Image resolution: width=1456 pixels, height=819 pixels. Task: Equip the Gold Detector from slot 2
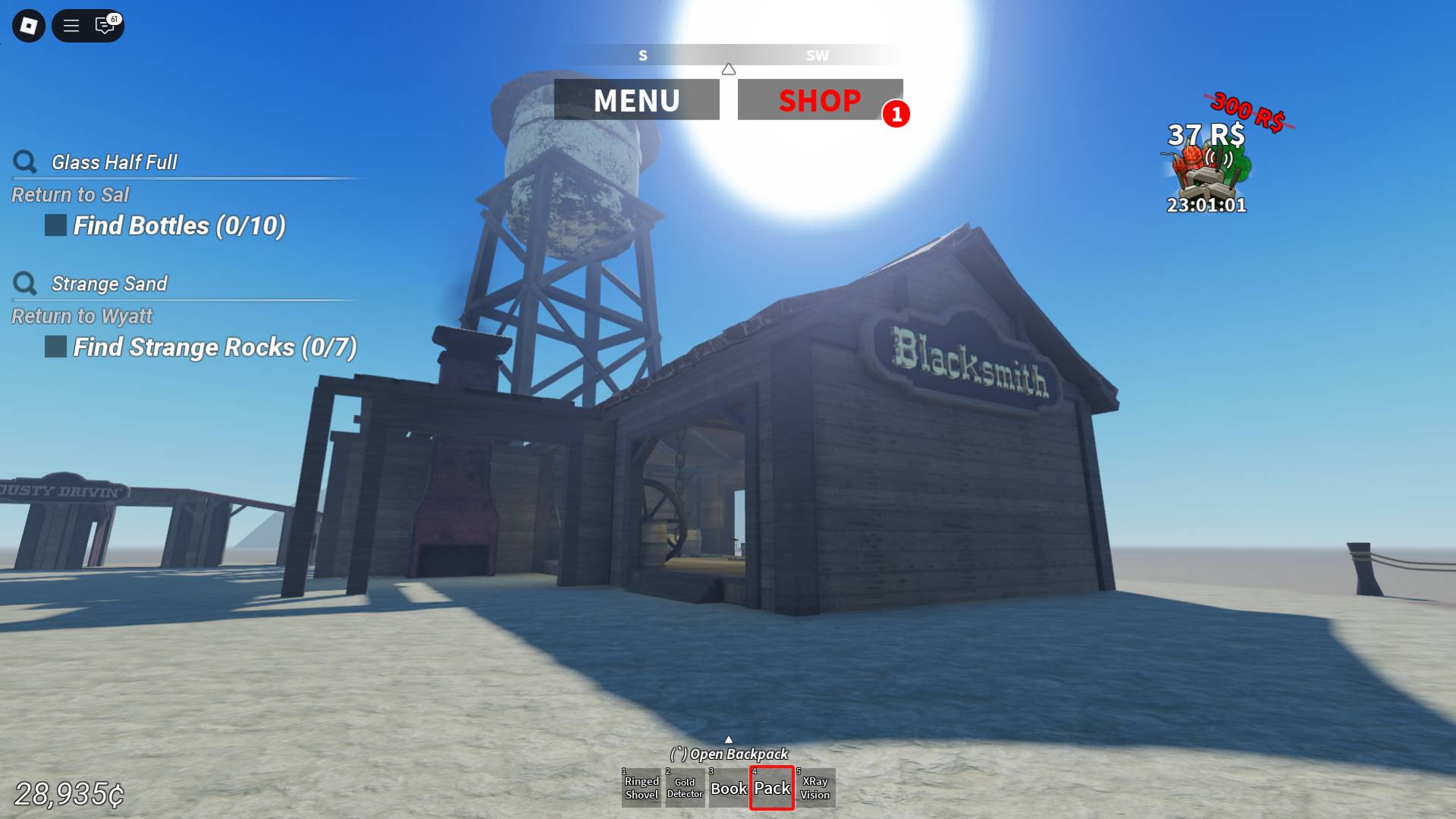point(685,788)
